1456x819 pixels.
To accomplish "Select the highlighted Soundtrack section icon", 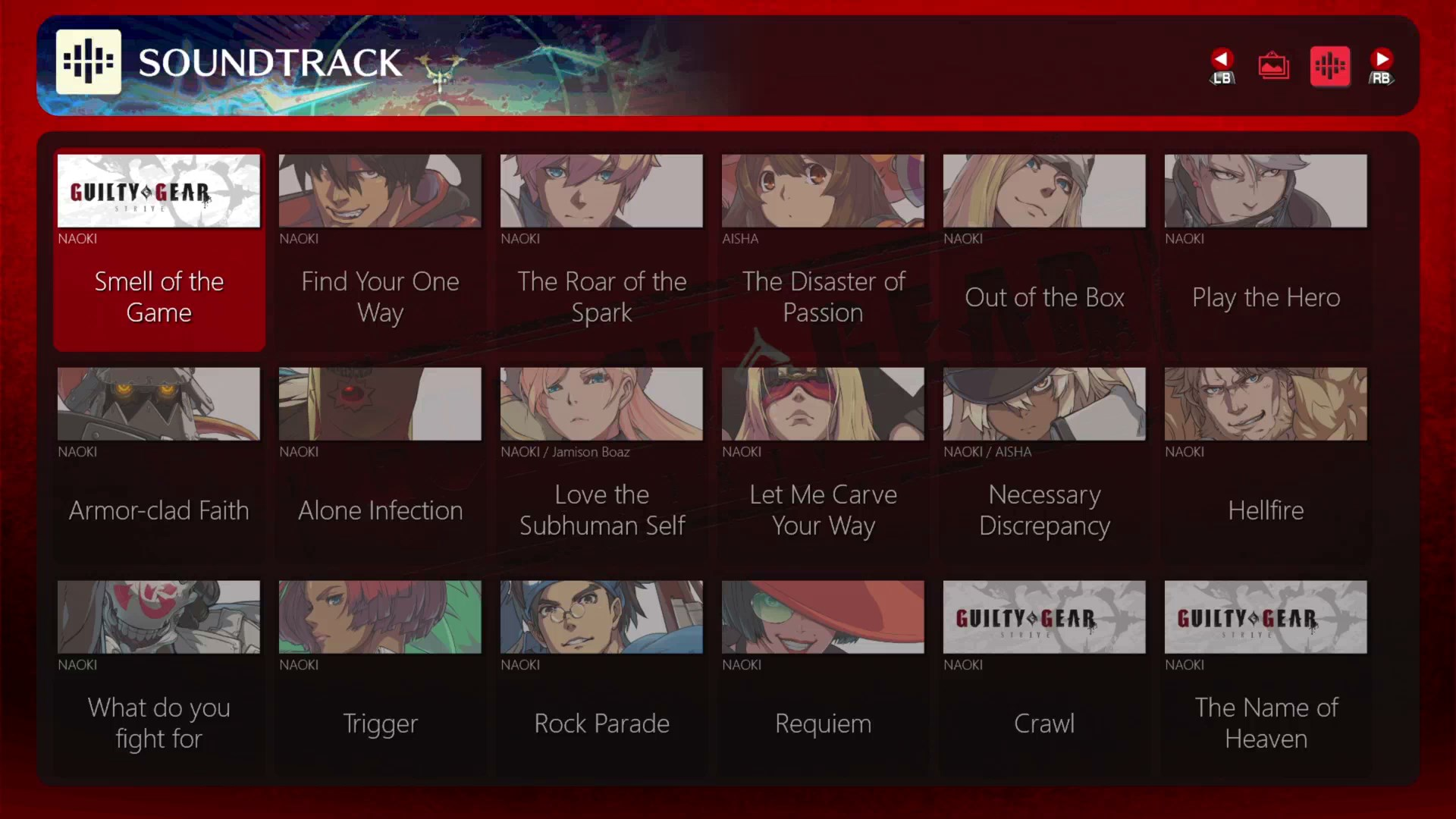I will coord(1330,66).
